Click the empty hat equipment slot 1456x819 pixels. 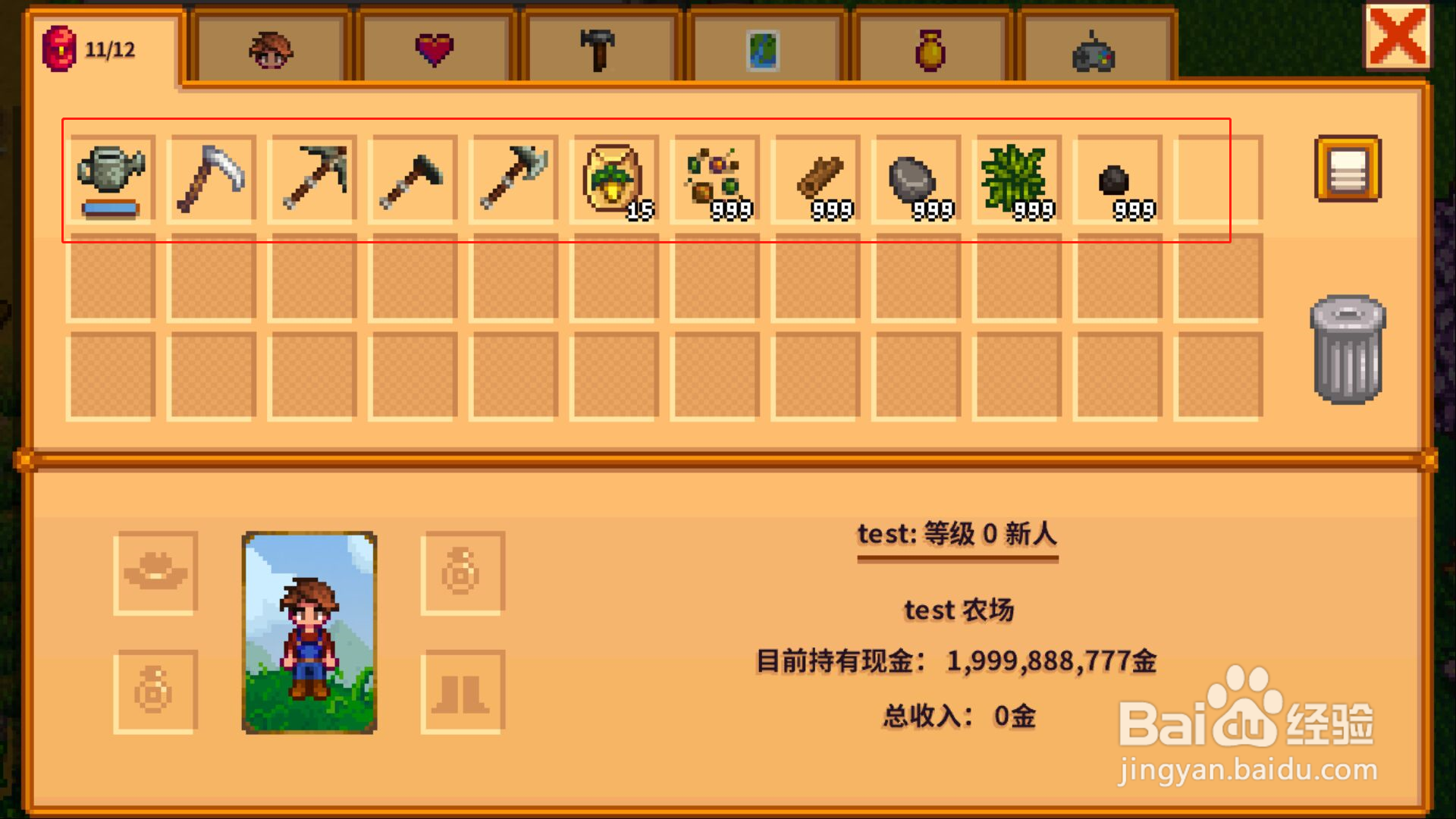[155, 573]
